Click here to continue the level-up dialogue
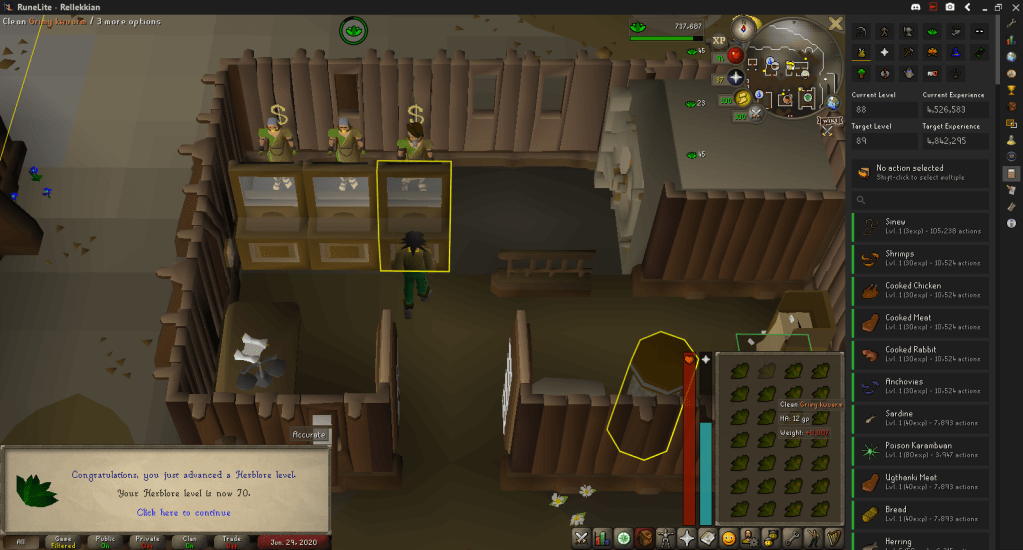This screenshot has height=550, width=1023. coord(182,512)
